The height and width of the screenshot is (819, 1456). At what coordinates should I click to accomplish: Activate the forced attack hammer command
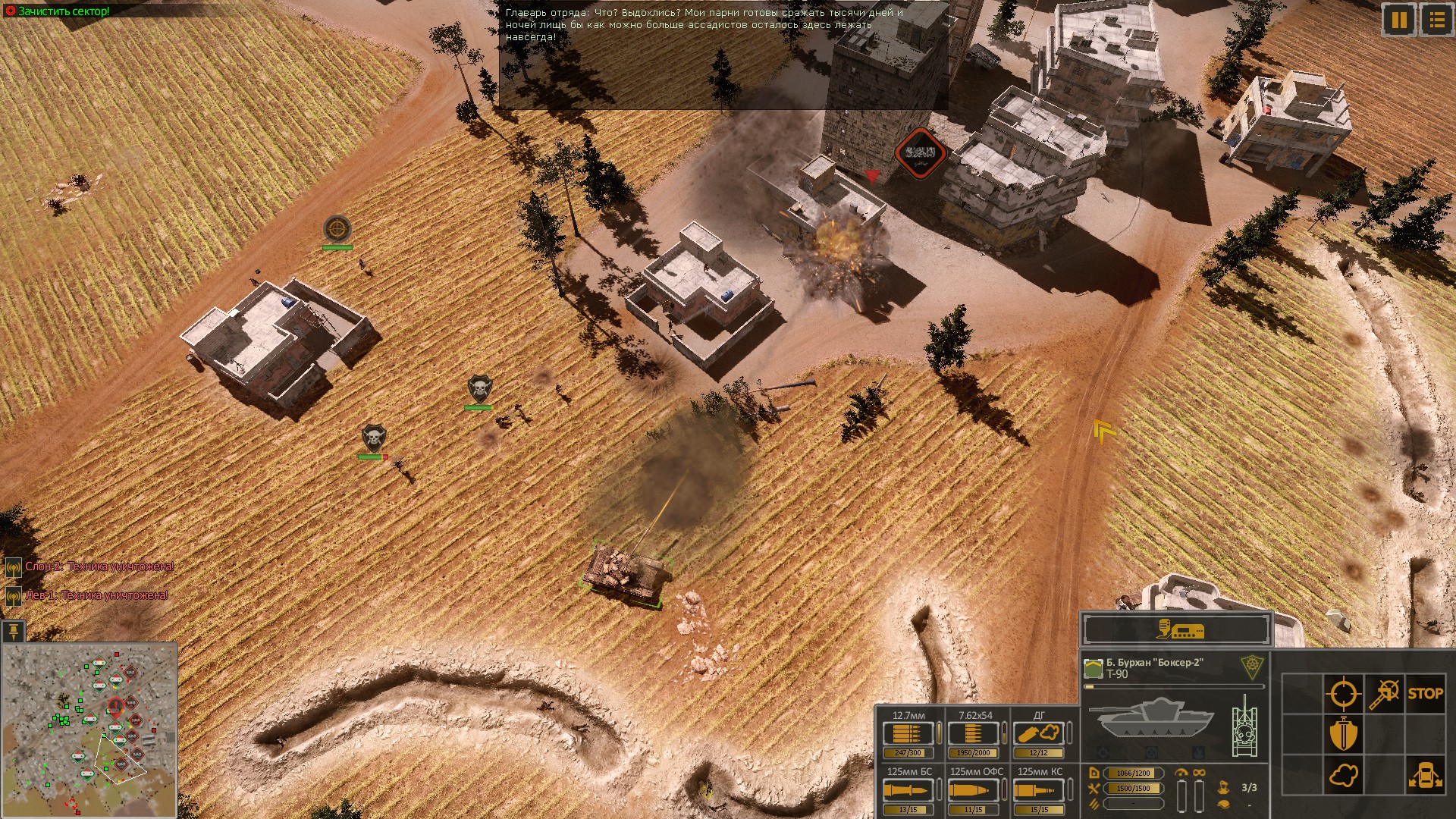[x=1386, y=692]
